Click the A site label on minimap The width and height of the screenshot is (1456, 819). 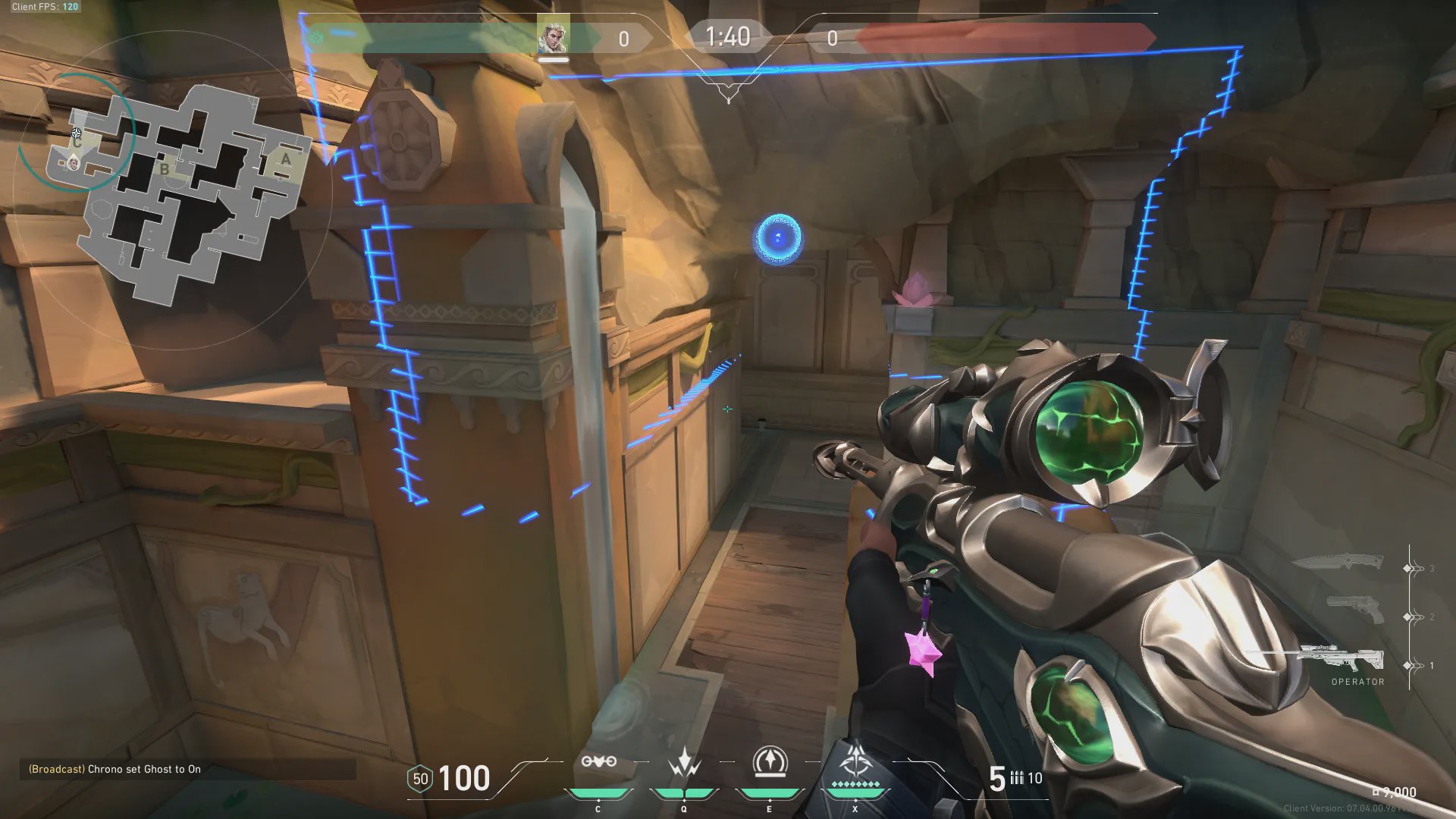[x=285, y=159]
